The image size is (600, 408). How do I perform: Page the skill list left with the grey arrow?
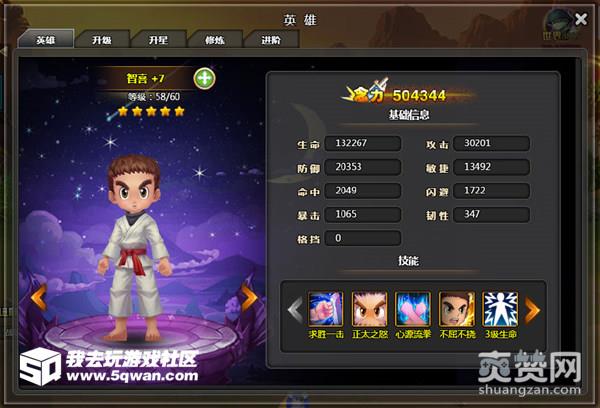click(295, 309)
